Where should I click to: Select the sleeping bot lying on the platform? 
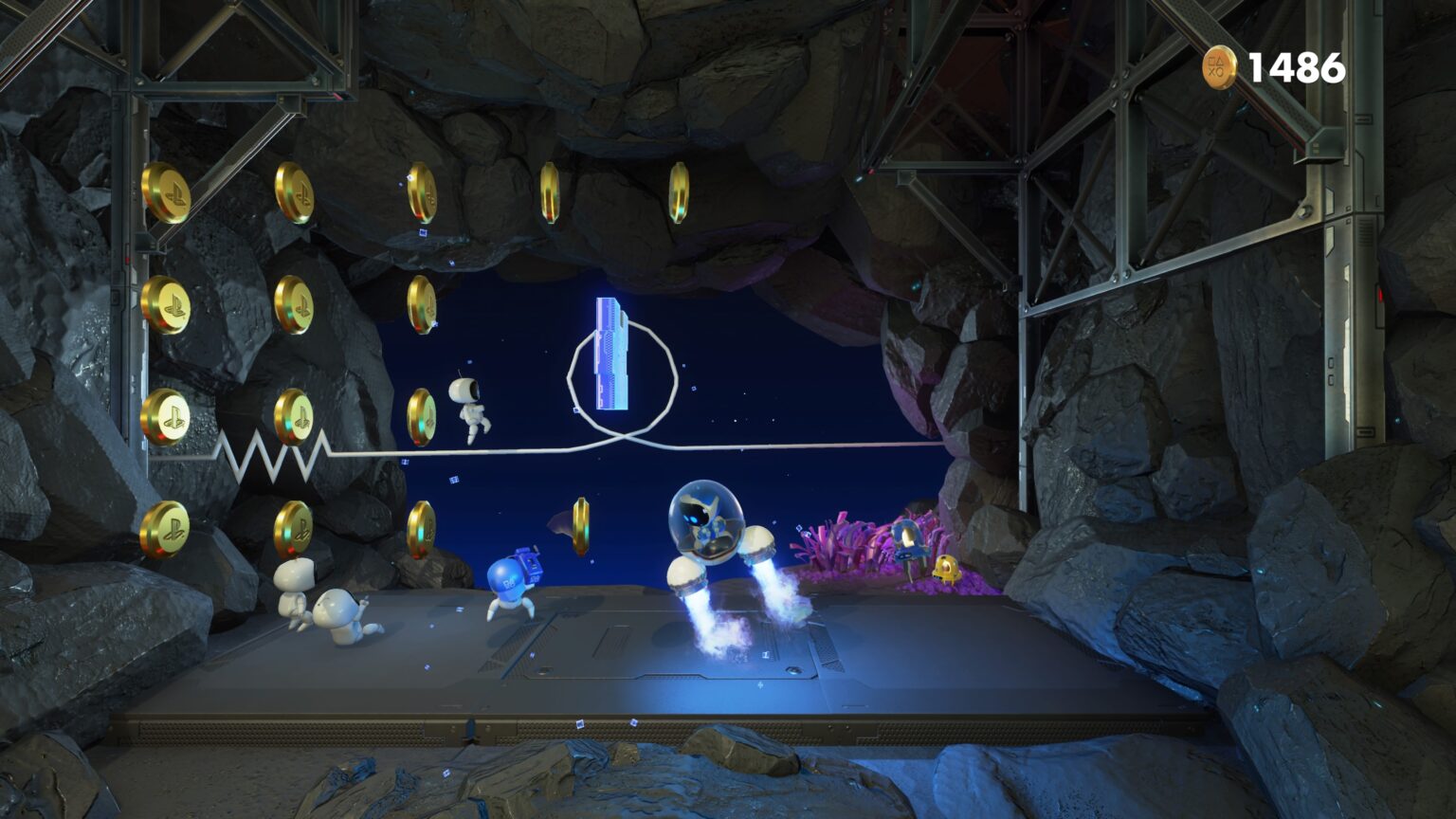[294, 583]
